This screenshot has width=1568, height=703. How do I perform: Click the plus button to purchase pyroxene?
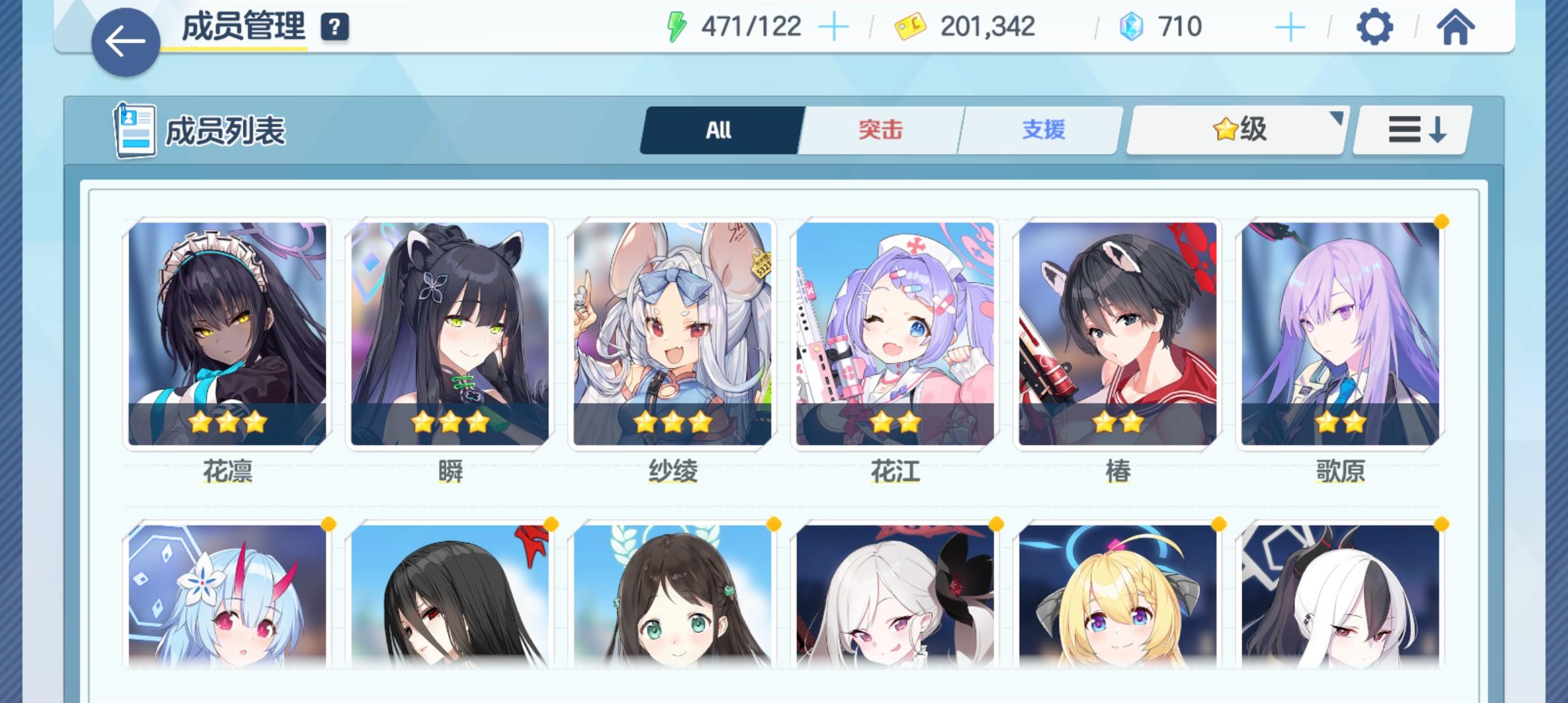pos(1289,27)
